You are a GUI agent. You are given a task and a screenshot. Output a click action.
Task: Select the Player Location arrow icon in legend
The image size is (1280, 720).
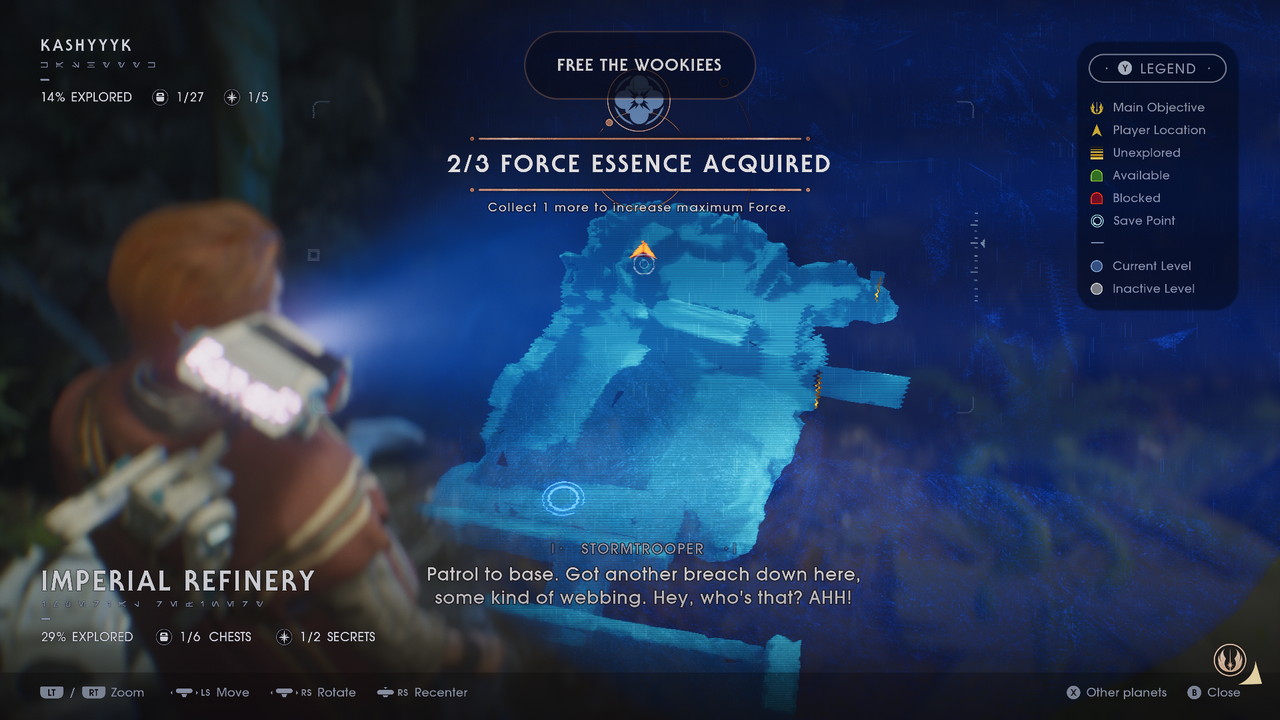1097,130
